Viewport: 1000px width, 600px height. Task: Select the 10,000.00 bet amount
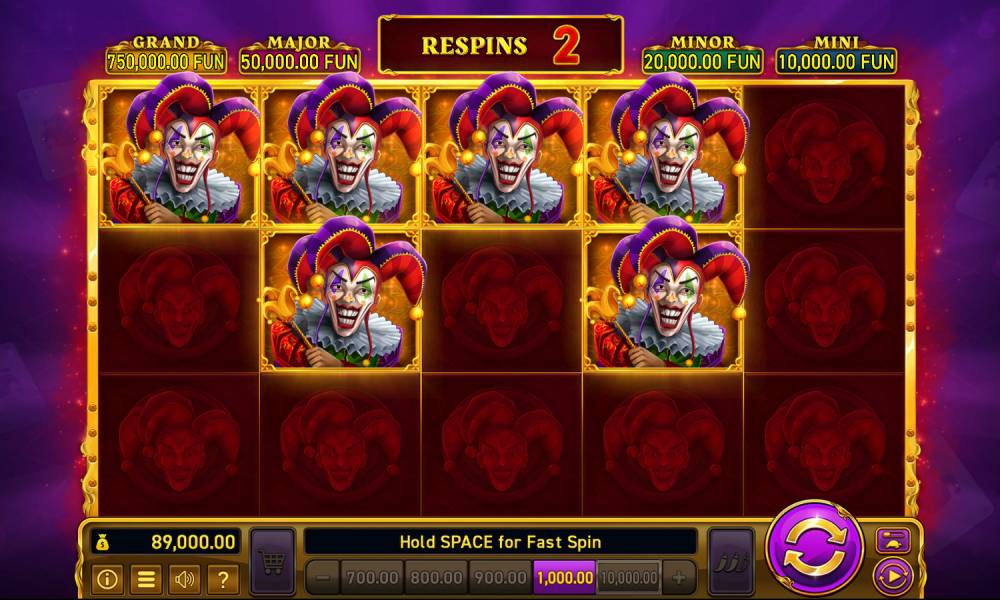(629, 577)
